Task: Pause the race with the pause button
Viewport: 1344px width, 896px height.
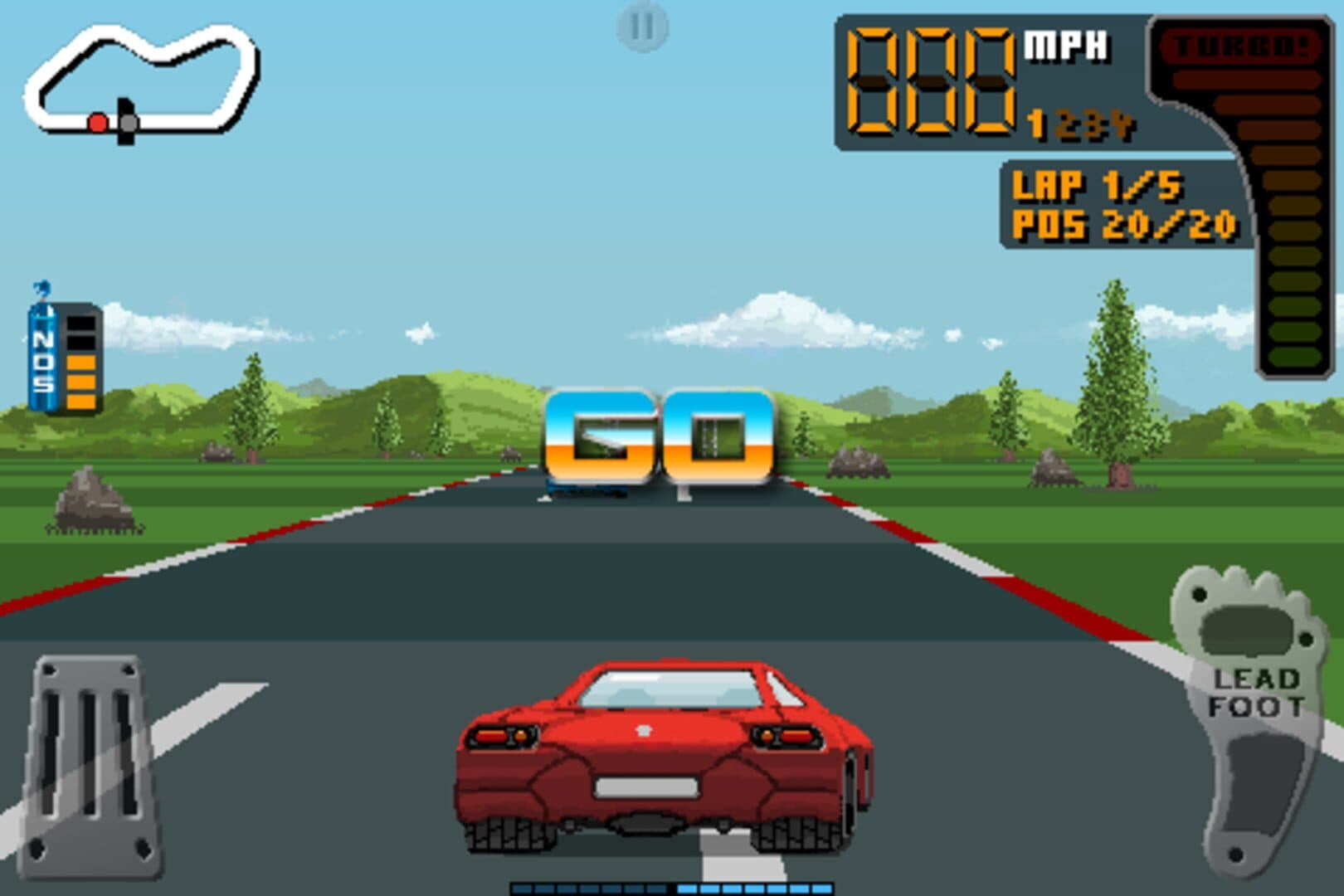Action: pos(642,27)
